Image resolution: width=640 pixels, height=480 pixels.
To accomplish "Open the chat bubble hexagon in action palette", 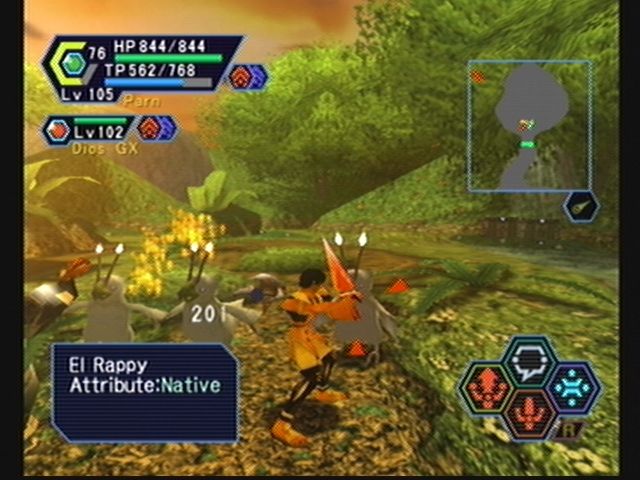I will pos(529,361).
